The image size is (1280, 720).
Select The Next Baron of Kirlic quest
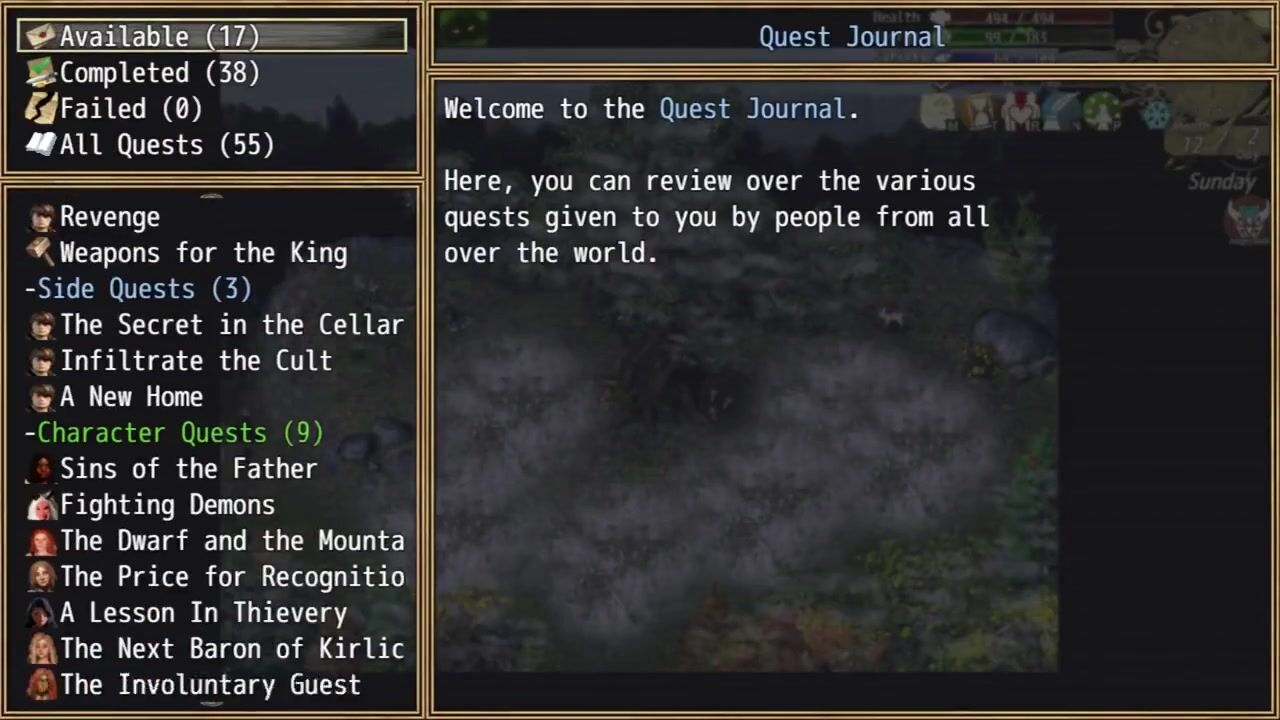(232, 649)
